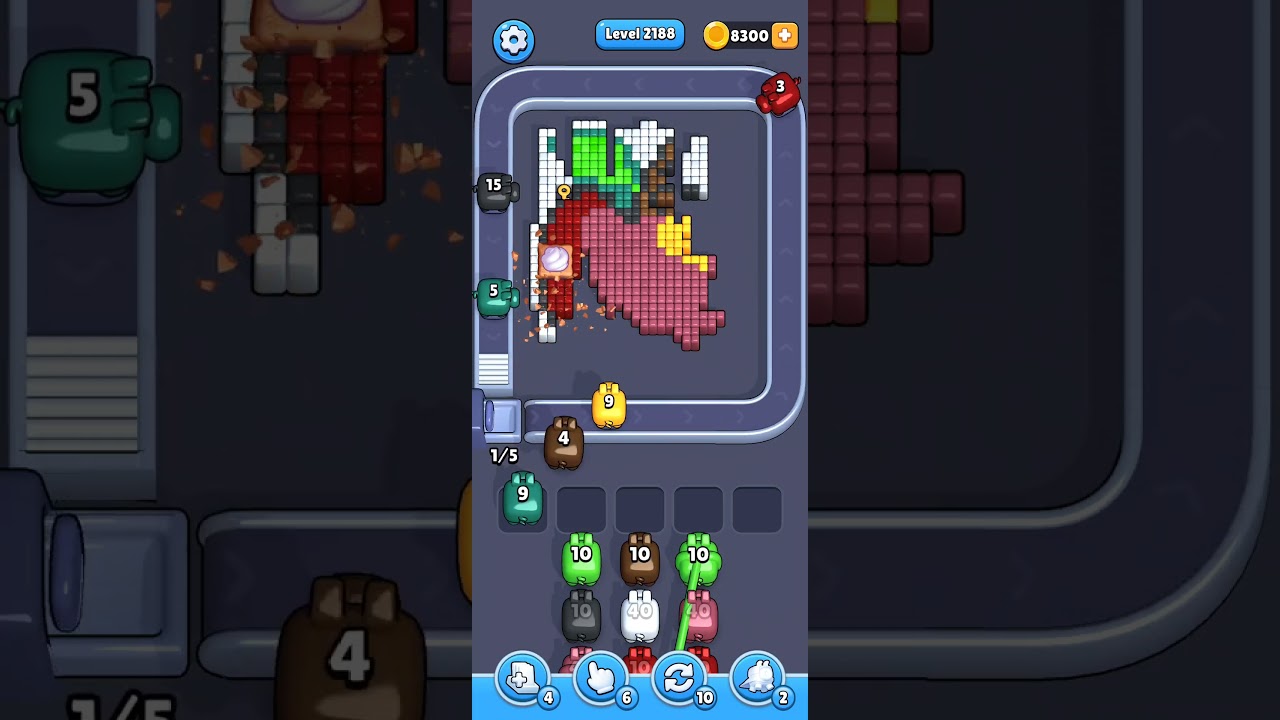Open the Level 2188 button
This screenshot has height=720, width=1280.
tap(640, 34)
